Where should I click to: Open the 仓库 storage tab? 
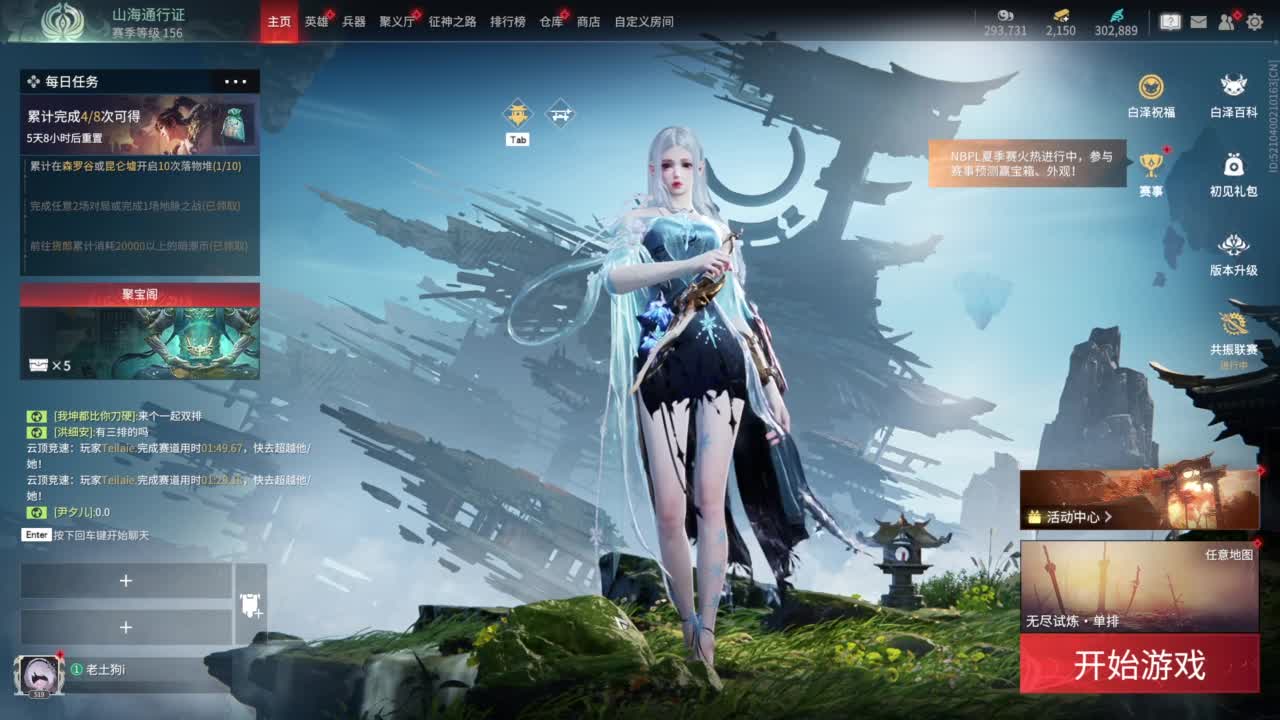tap(551, 21)
